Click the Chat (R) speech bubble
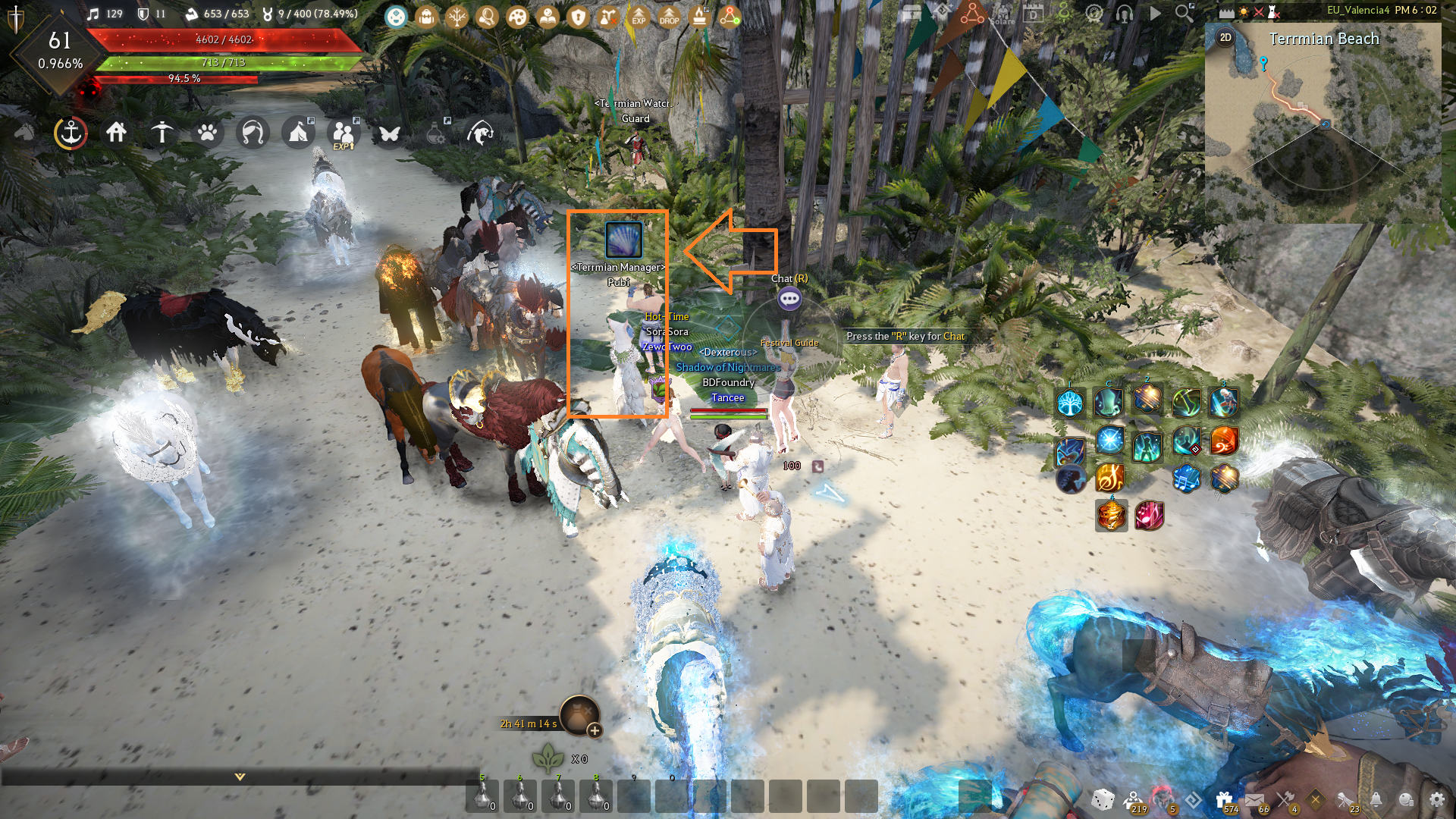This screenshot has width=1456, height=819. click(789, 300)
